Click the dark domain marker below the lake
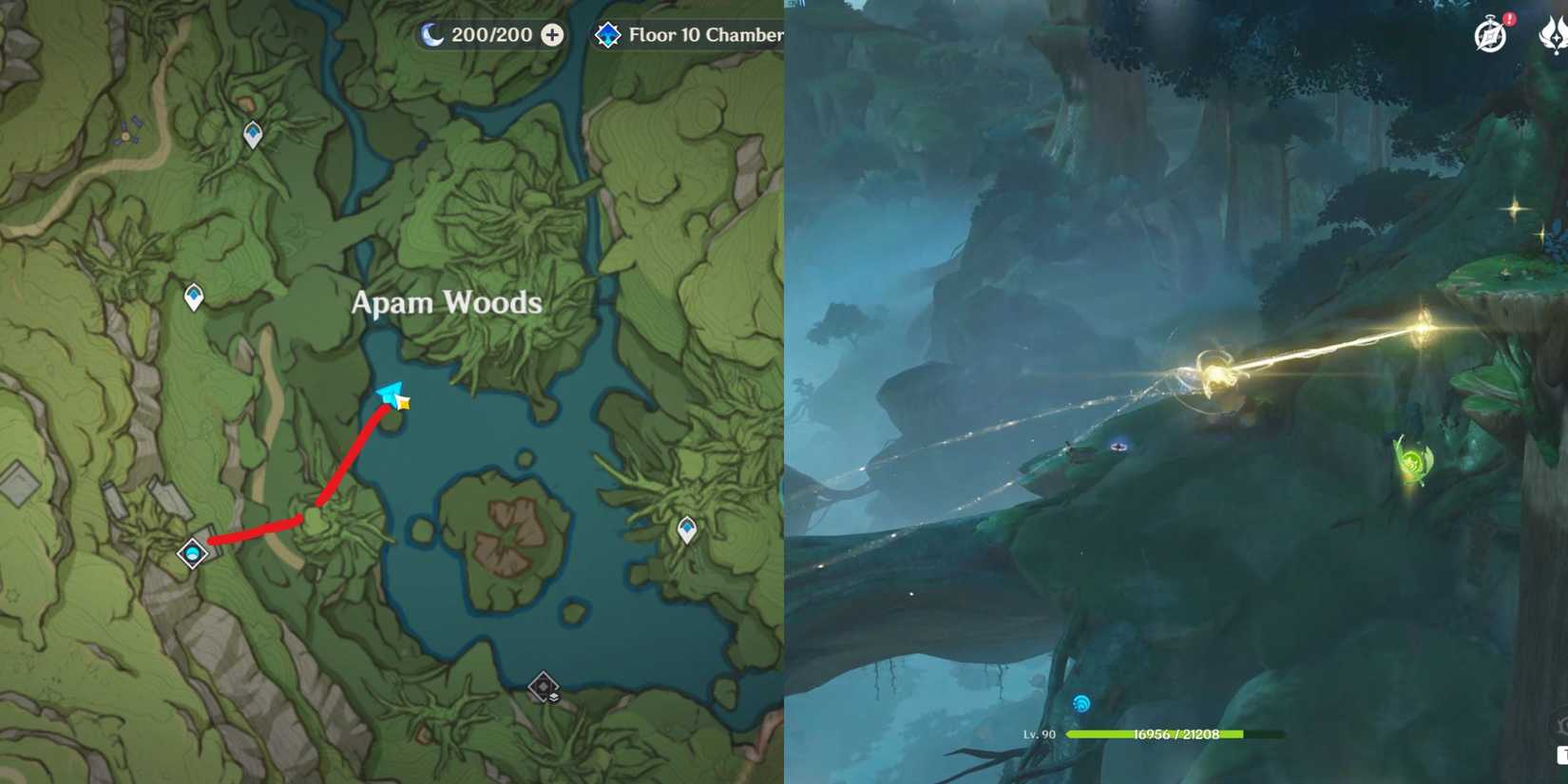1568x784 pixels. tap(542, 686)
